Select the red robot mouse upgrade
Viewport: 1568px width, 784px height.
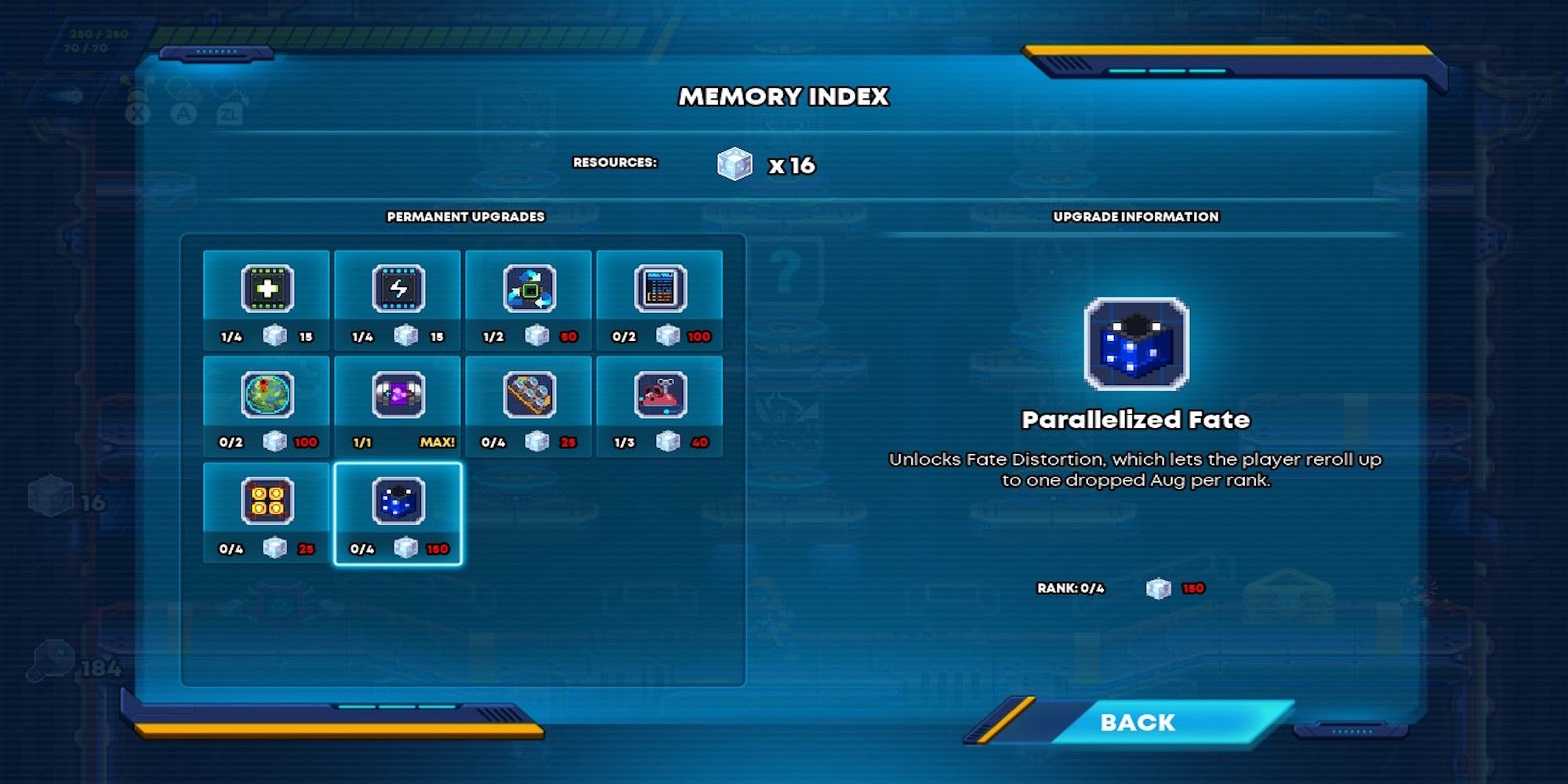tap(661, 395)
